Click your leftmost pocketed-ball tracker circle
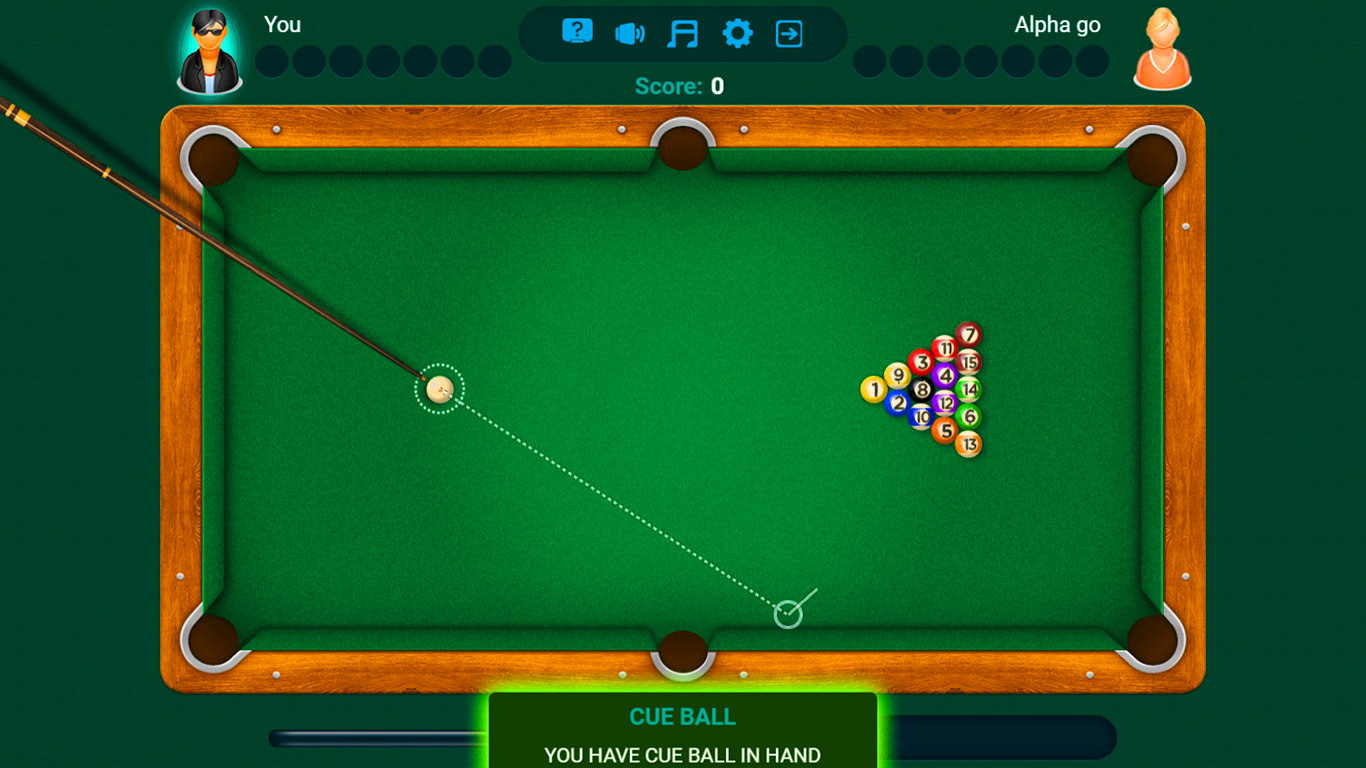1366x768 pixels. 271,61
